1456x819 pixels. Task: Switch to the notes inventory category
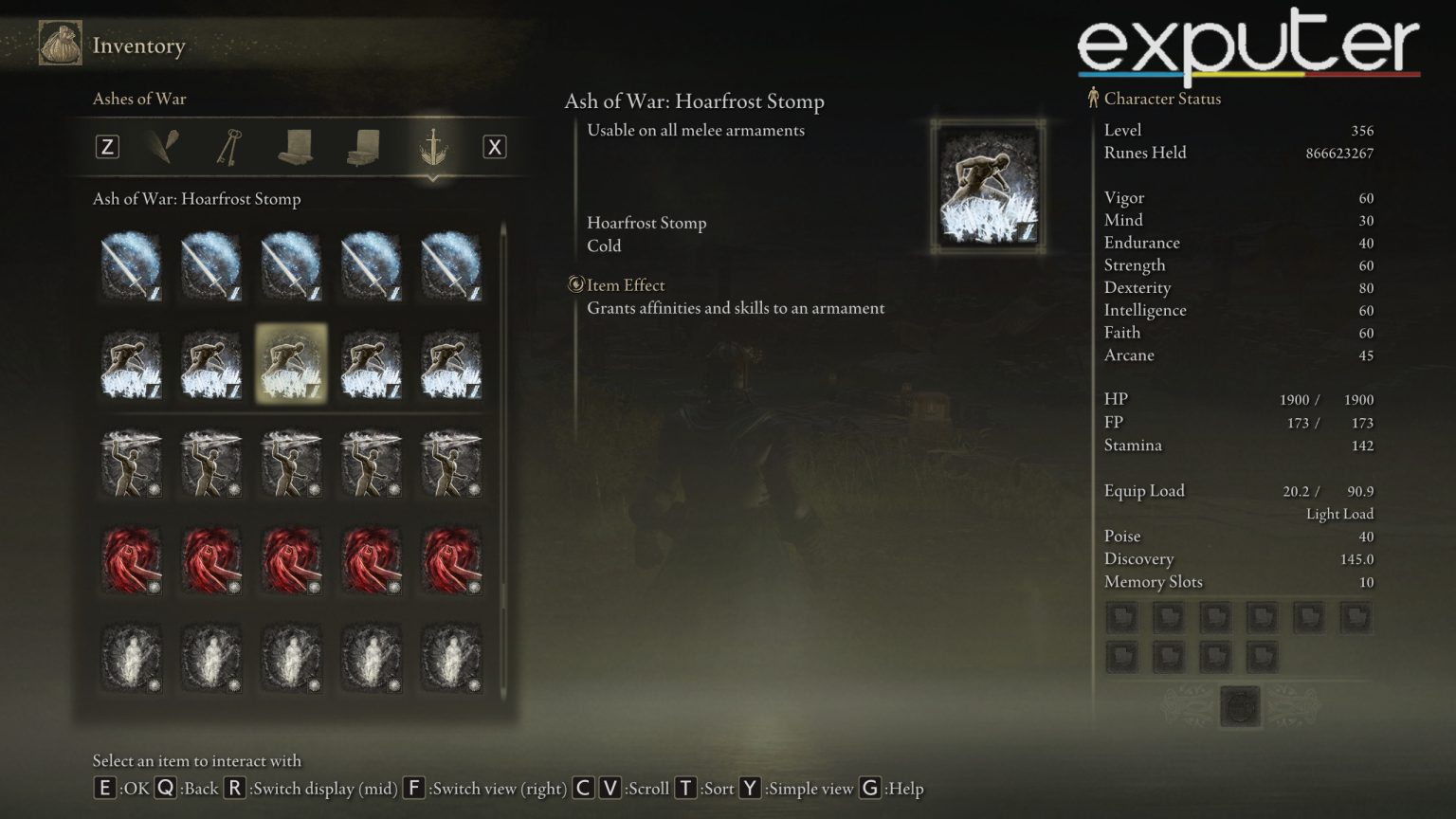[x=362, y=147]
